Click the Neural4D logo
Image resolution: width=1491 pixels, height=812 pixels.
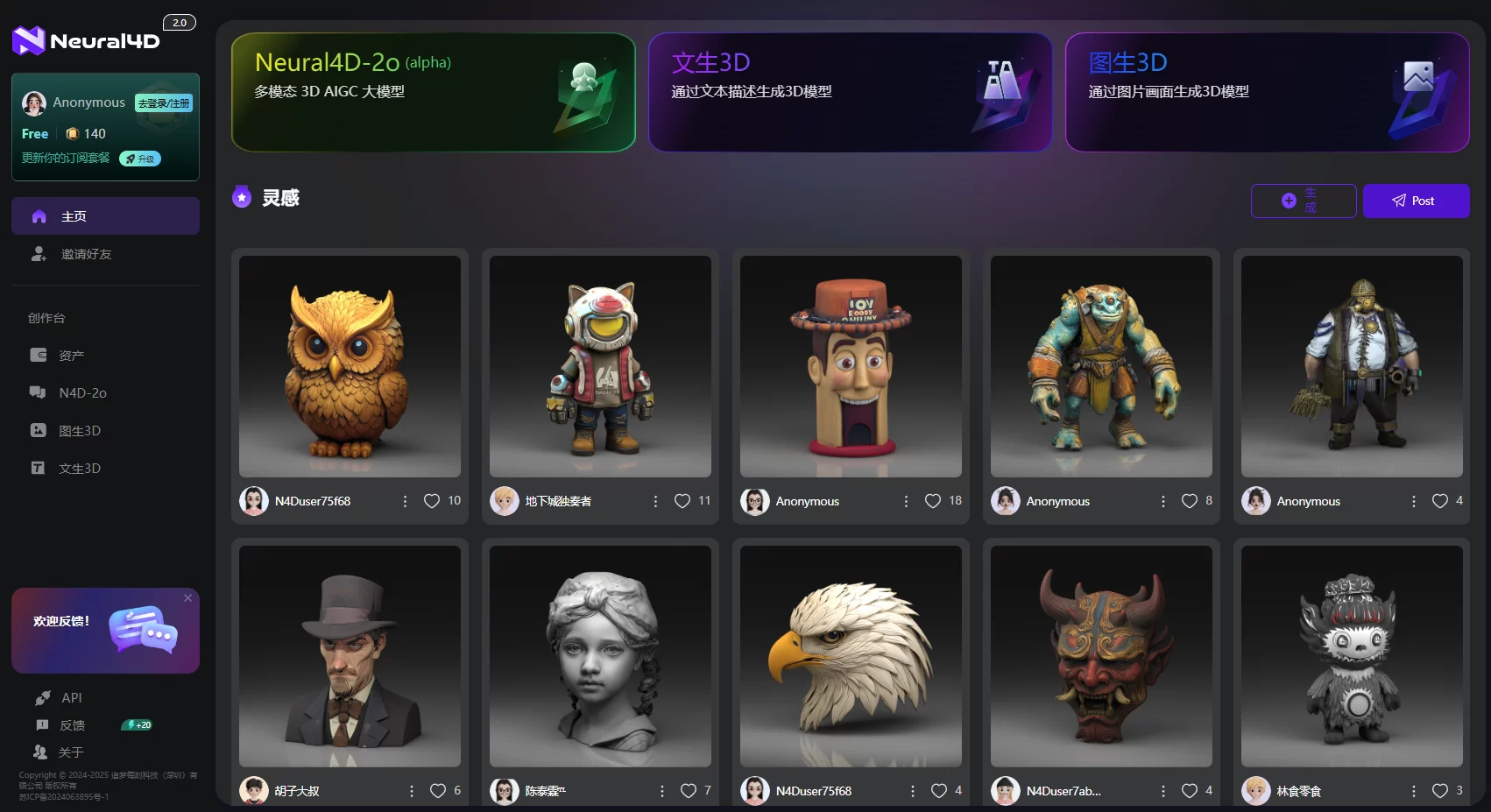86,40
